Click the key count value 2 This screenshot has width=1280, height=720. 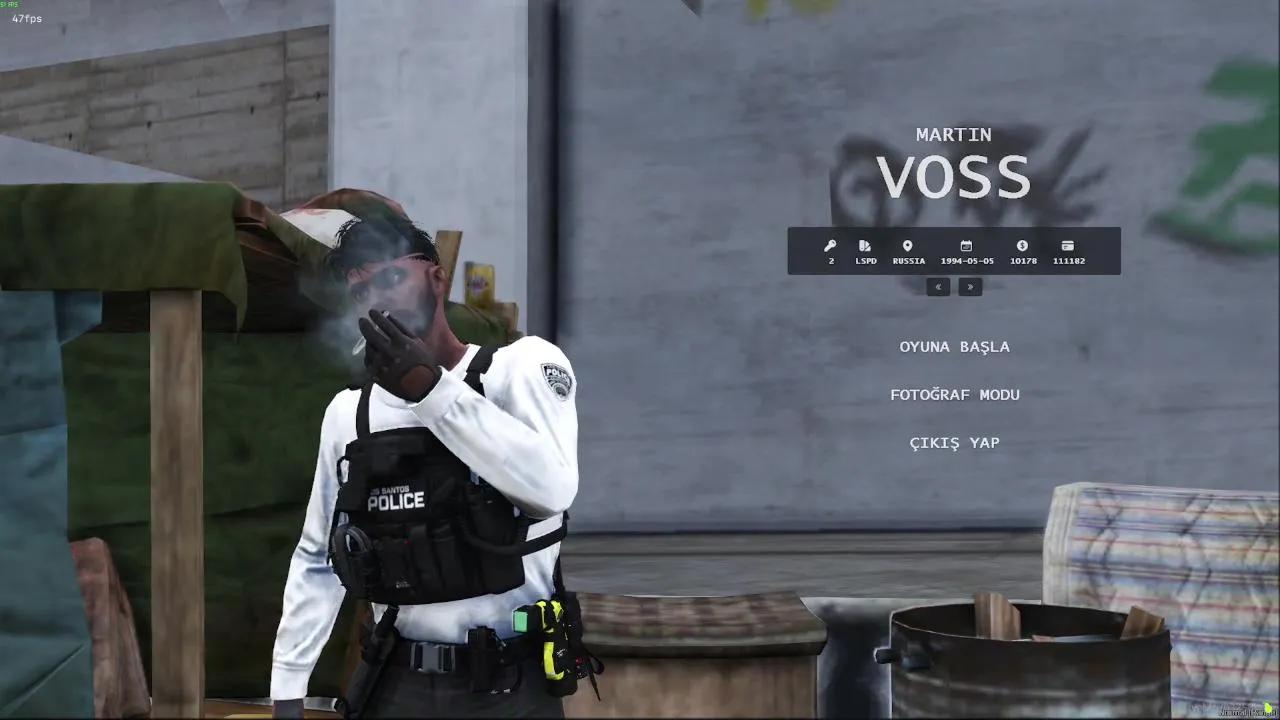click(829, 261)
